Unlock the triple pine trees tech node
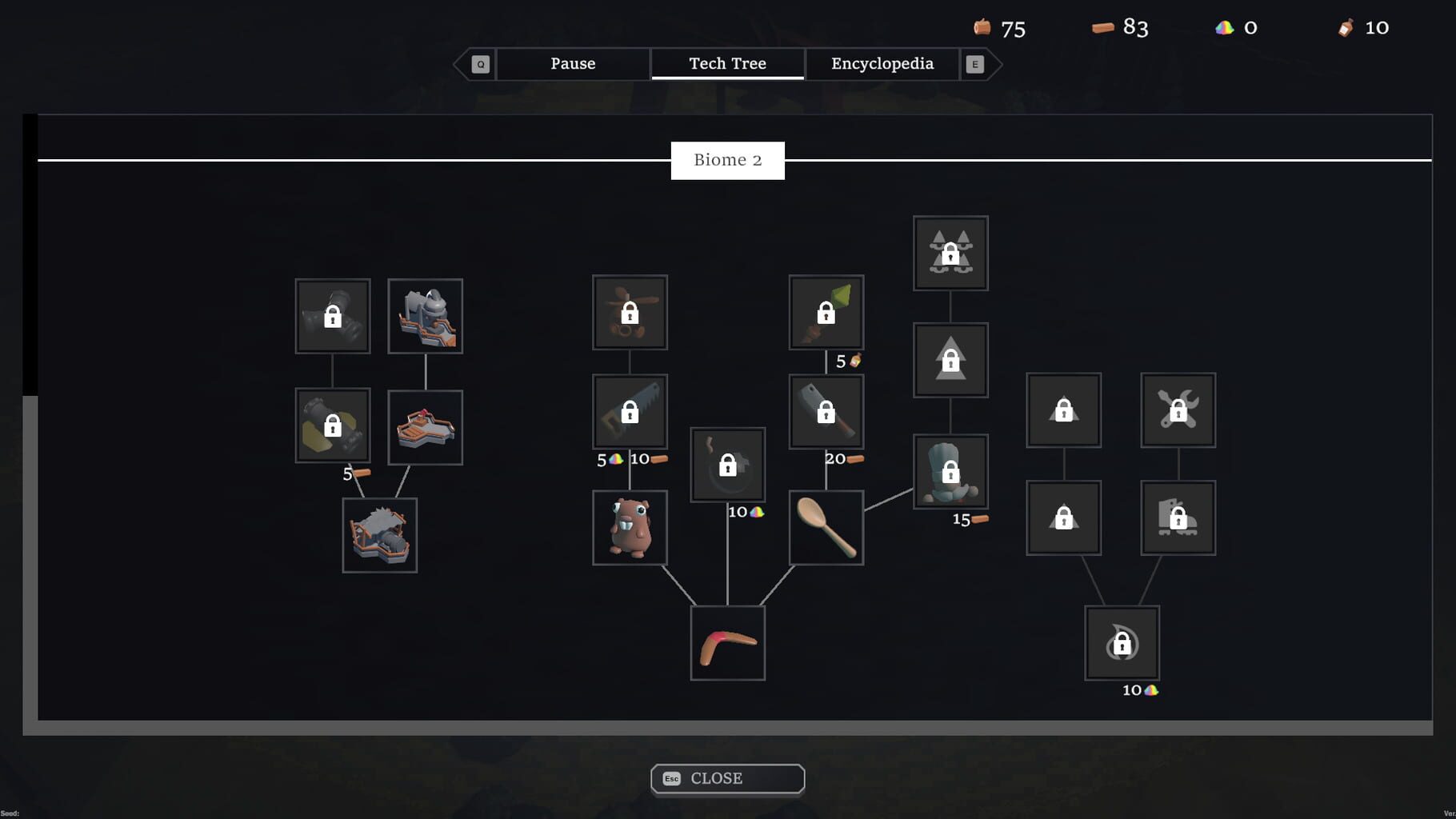The width and height of the screenshot is (1456, 819). pos(950,254)
